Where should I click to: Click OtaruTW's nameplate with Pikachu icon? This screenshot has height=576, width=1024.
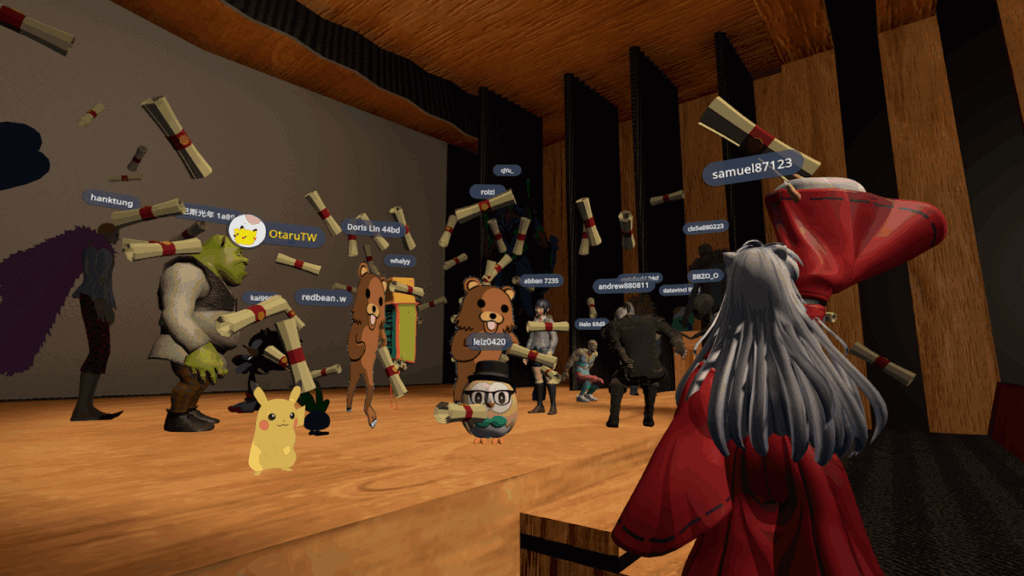[x=278, y=235]
